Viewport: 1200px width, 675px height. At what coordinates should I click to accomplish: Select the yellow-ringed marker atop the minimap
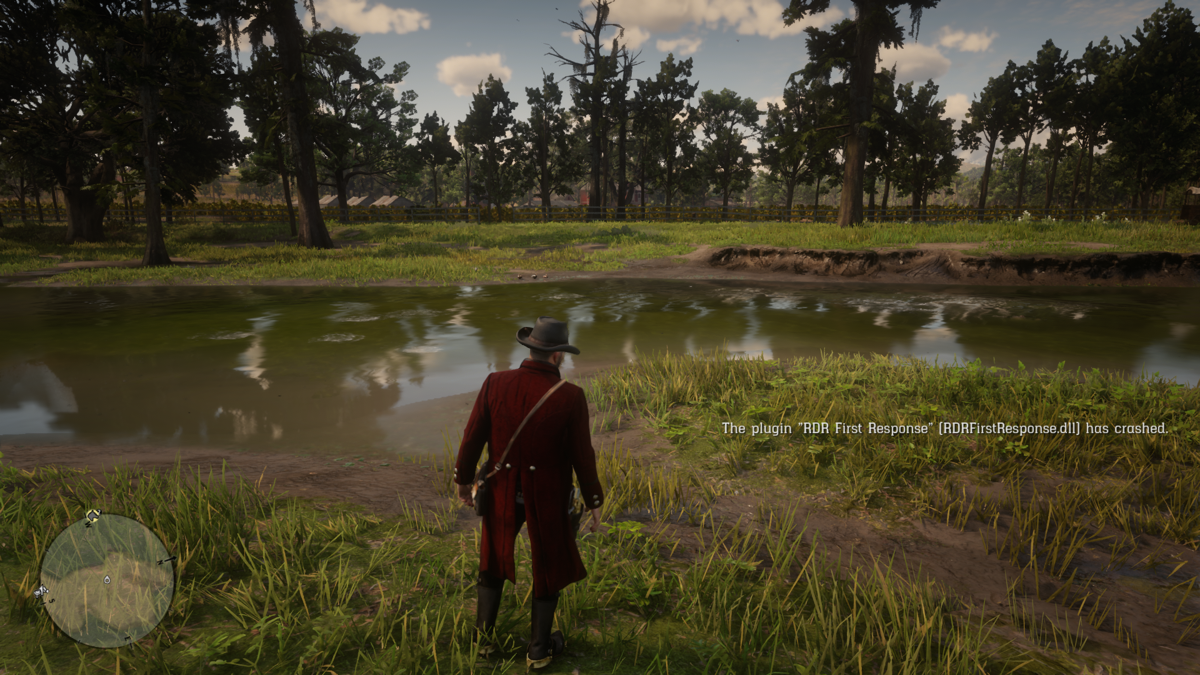[91, 516]
